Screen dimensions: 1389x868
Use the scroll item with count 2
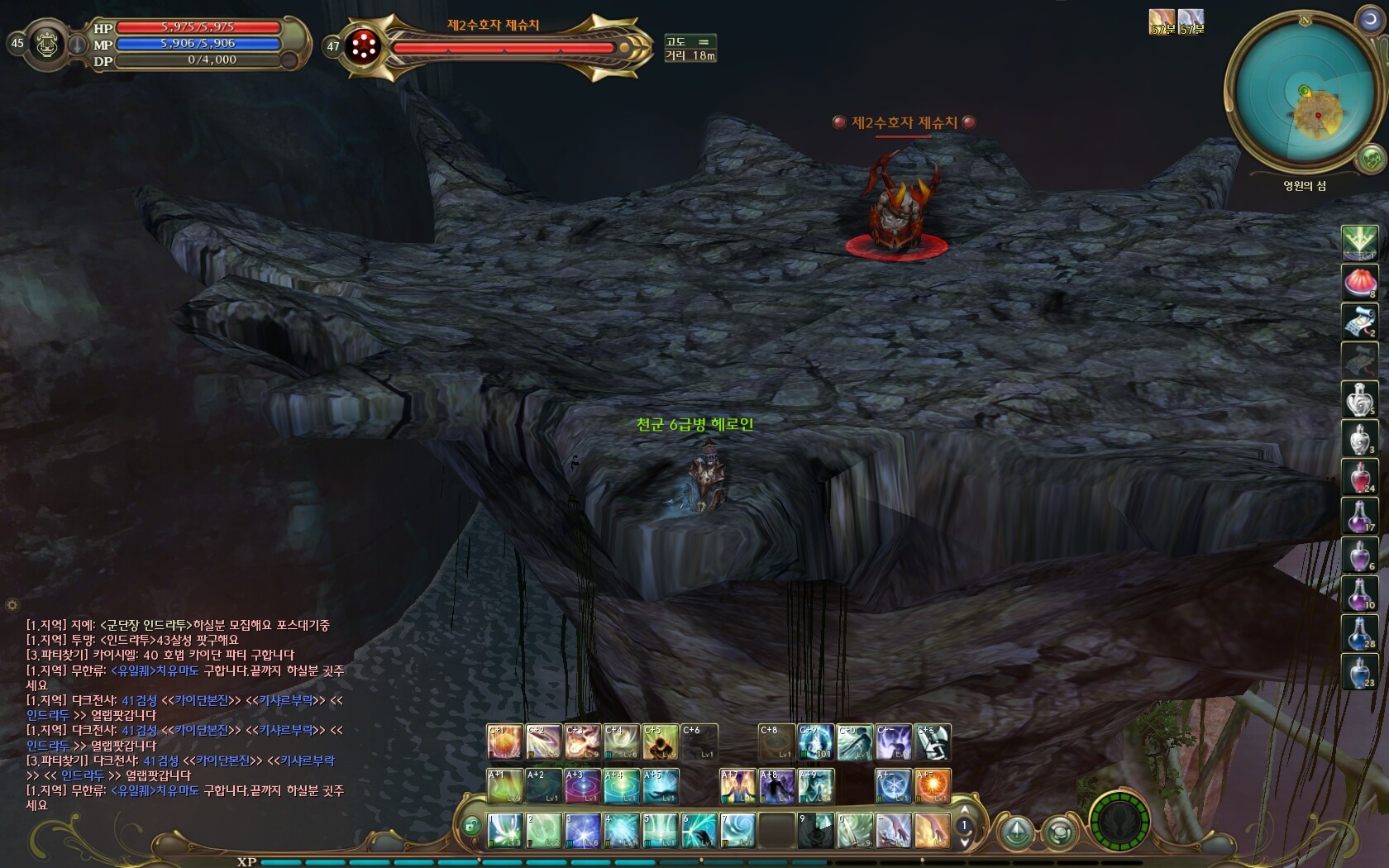tap(1358, 321)
